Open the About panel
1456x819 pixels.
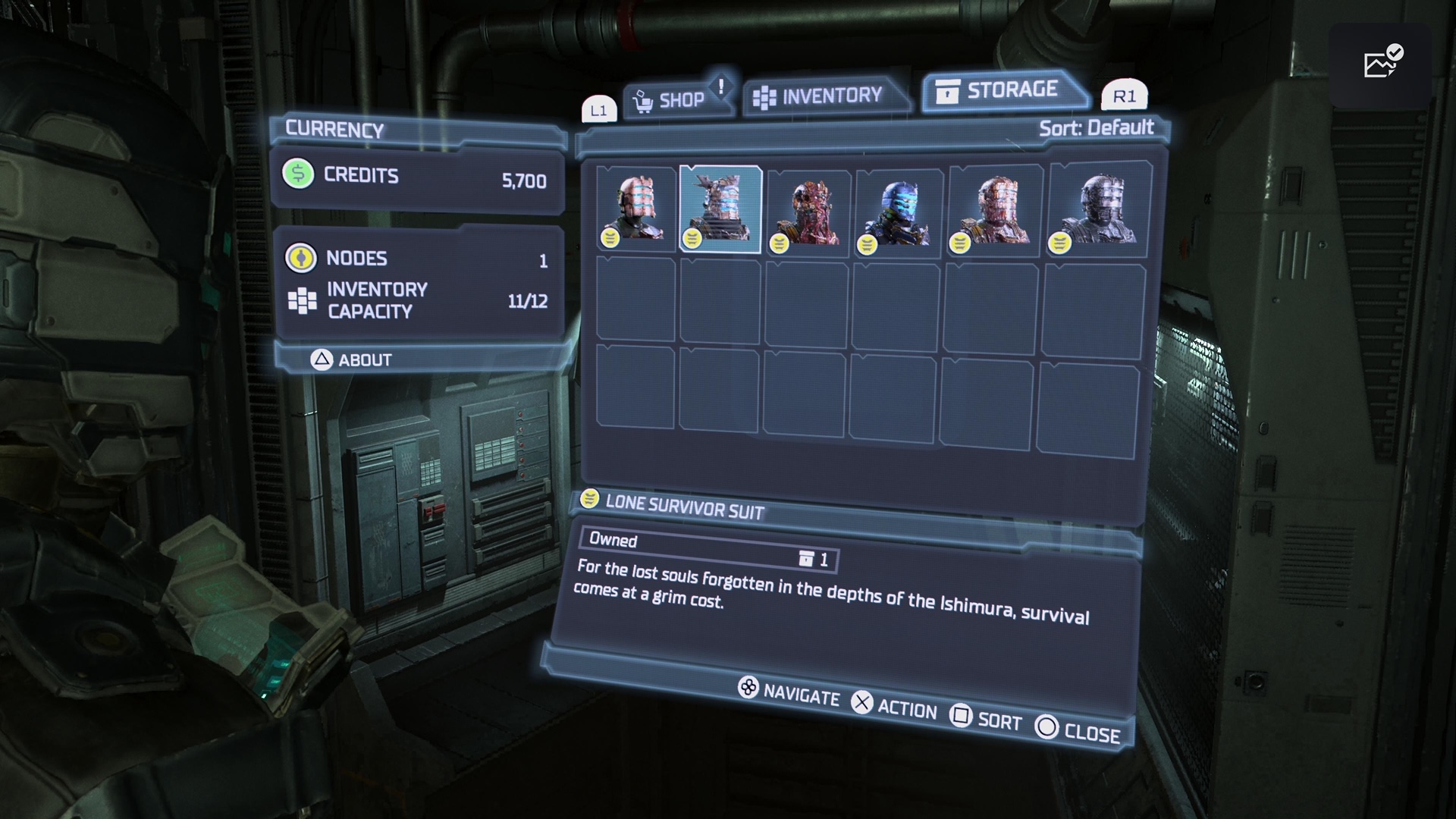coord(351,359)
